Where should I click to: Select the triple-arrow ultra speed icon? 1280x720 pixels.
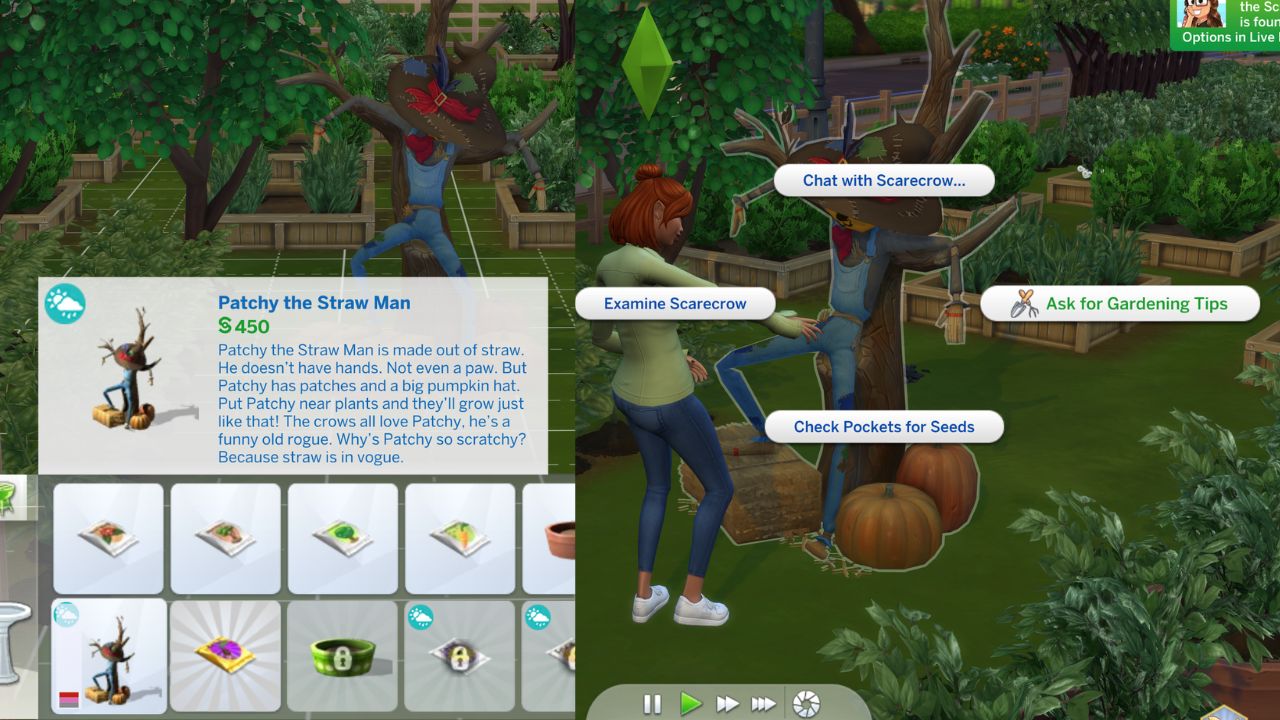764,704
